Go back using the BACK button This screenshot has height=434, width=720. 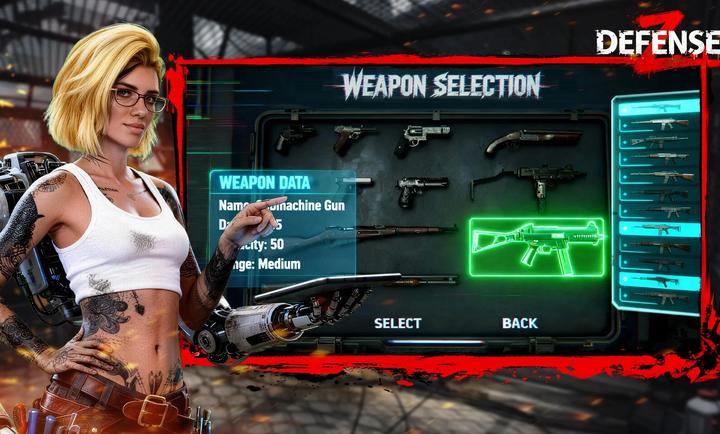click(x=519, y=323)
